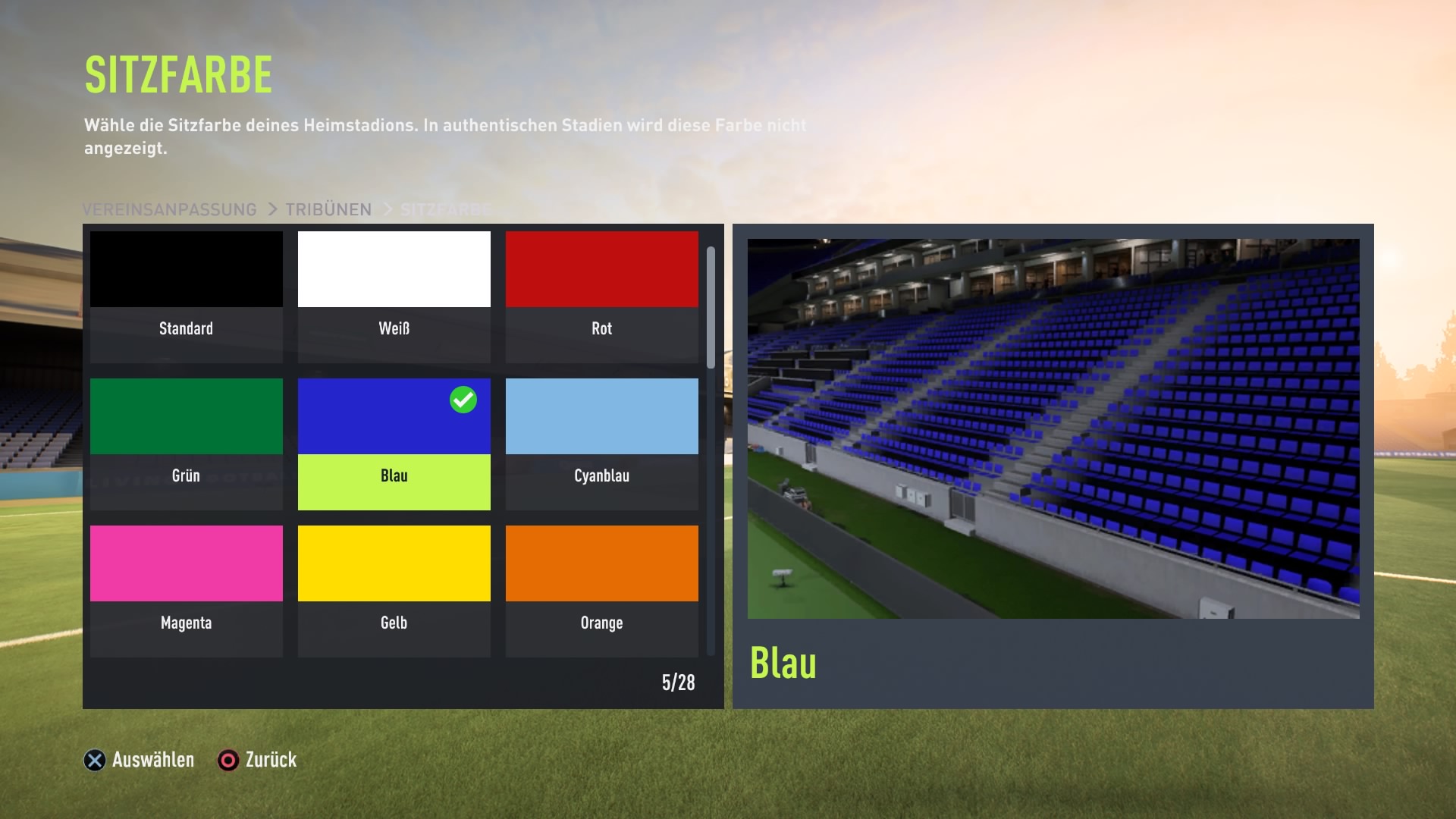Choose the Weiß seat color swatch
The width and height of the screenshot is (1456, 819).
tap(394, 296)
